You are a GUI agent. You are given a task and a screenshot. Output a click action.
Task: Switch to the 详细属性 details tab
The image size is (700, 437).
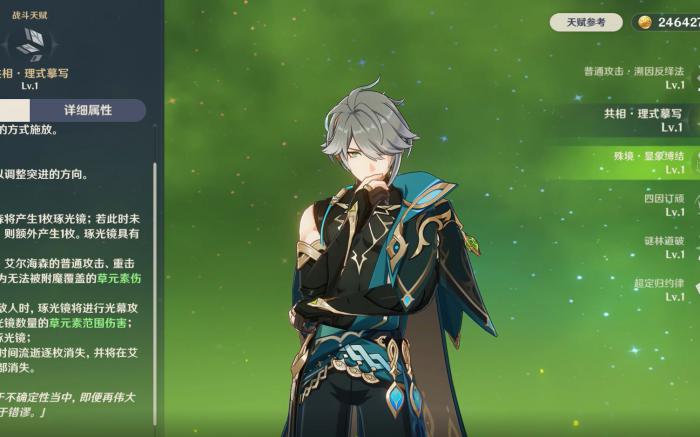[x=88, y=110]
